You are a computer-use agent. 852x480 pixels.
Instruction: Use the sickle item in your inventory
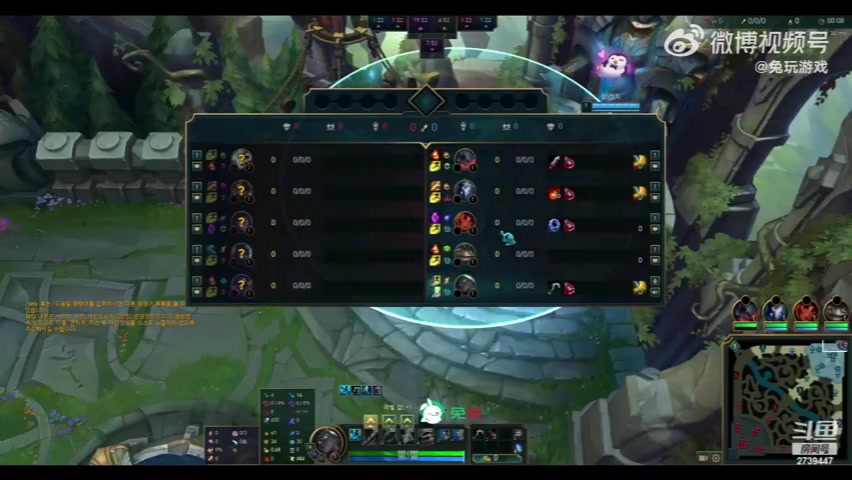(479, 434)
